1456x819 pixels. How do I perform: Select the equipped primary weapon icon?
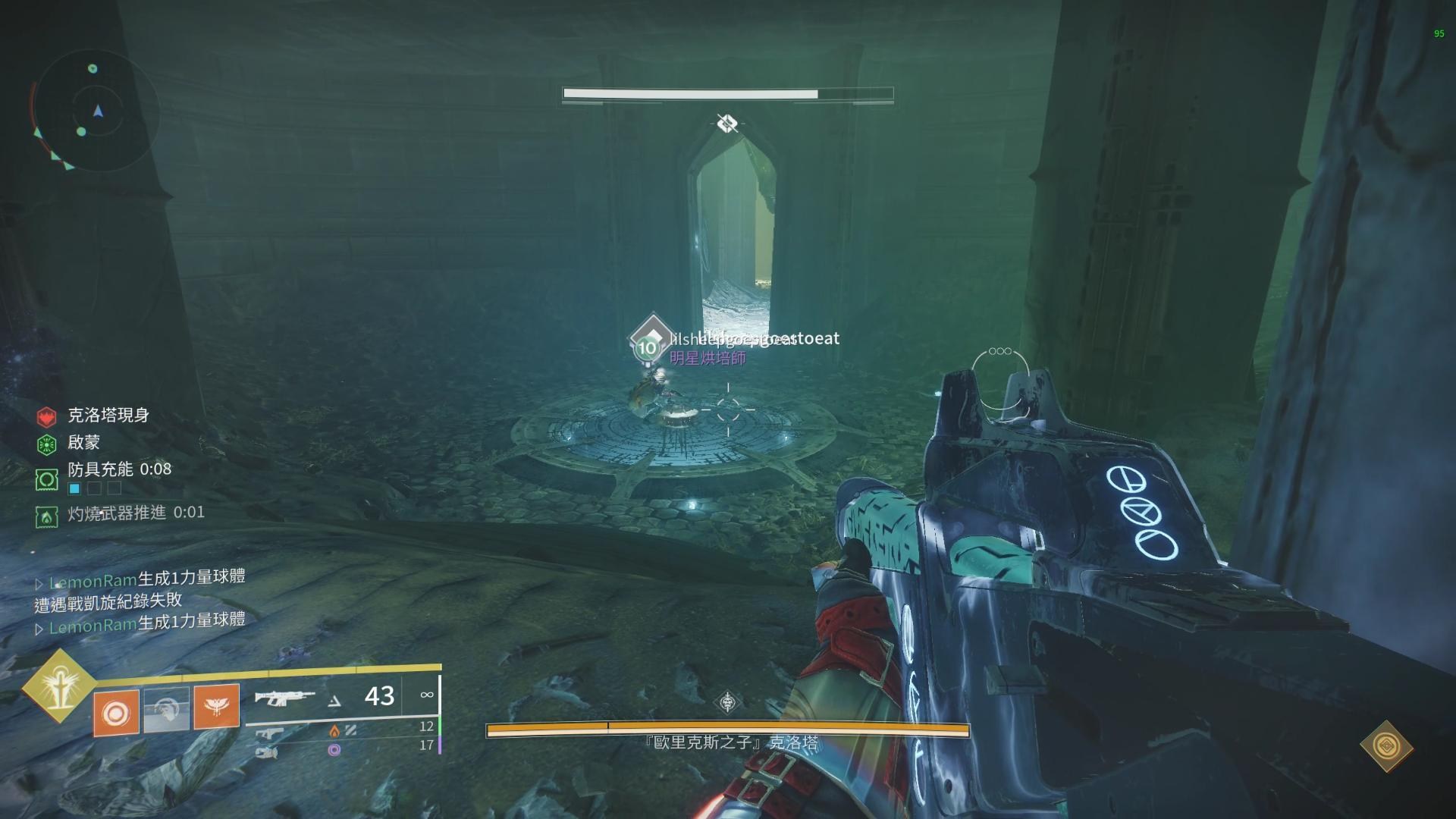[x=284, y=697]
